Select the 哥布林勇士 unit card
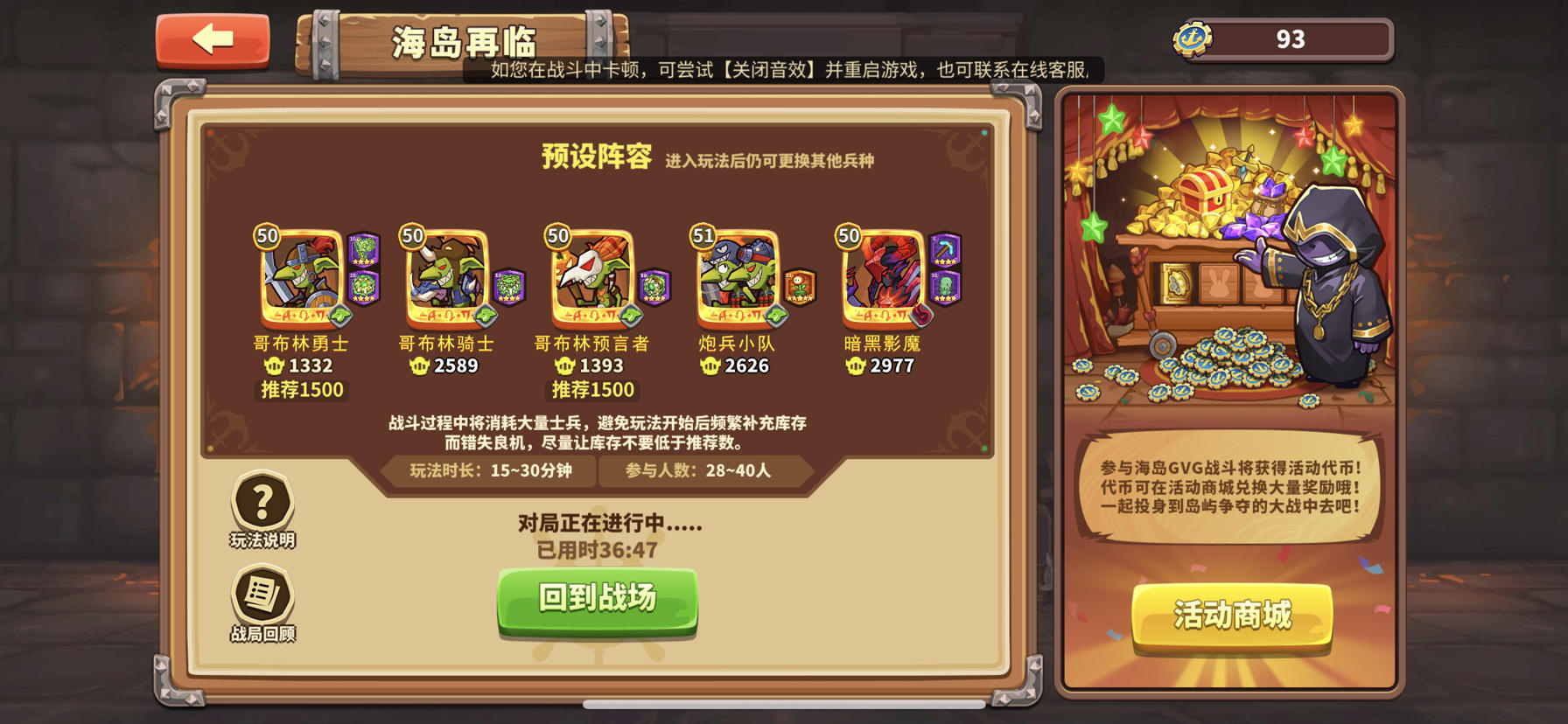Screen dimensions: 1568x724 [300, 275]
